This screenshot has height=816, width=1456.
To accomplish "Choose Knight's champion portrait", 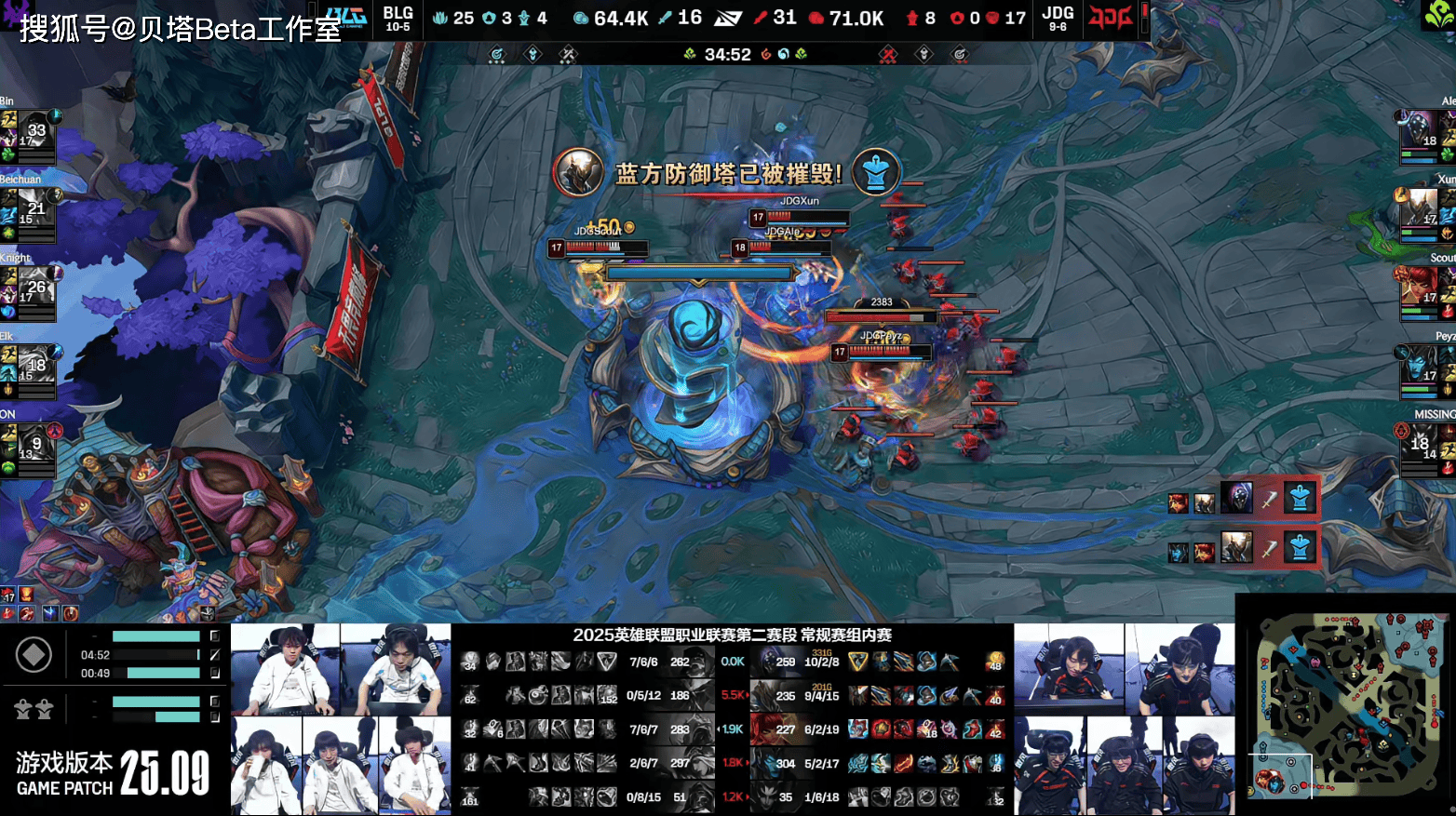I will coord(34,292).
